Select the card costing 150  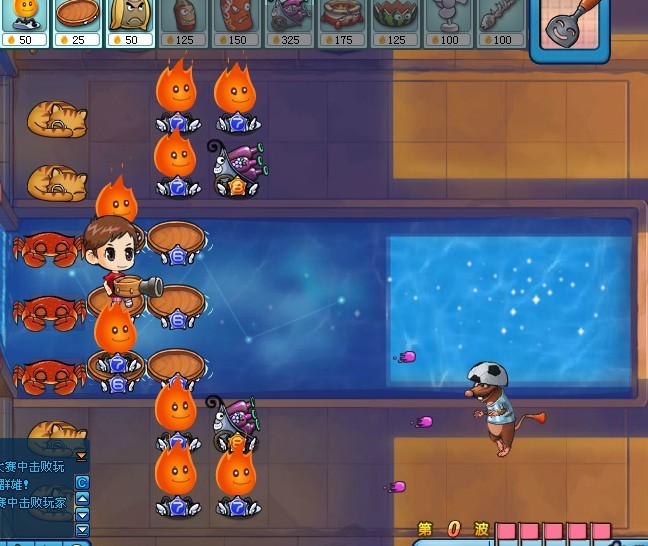(x=236, y=20)
